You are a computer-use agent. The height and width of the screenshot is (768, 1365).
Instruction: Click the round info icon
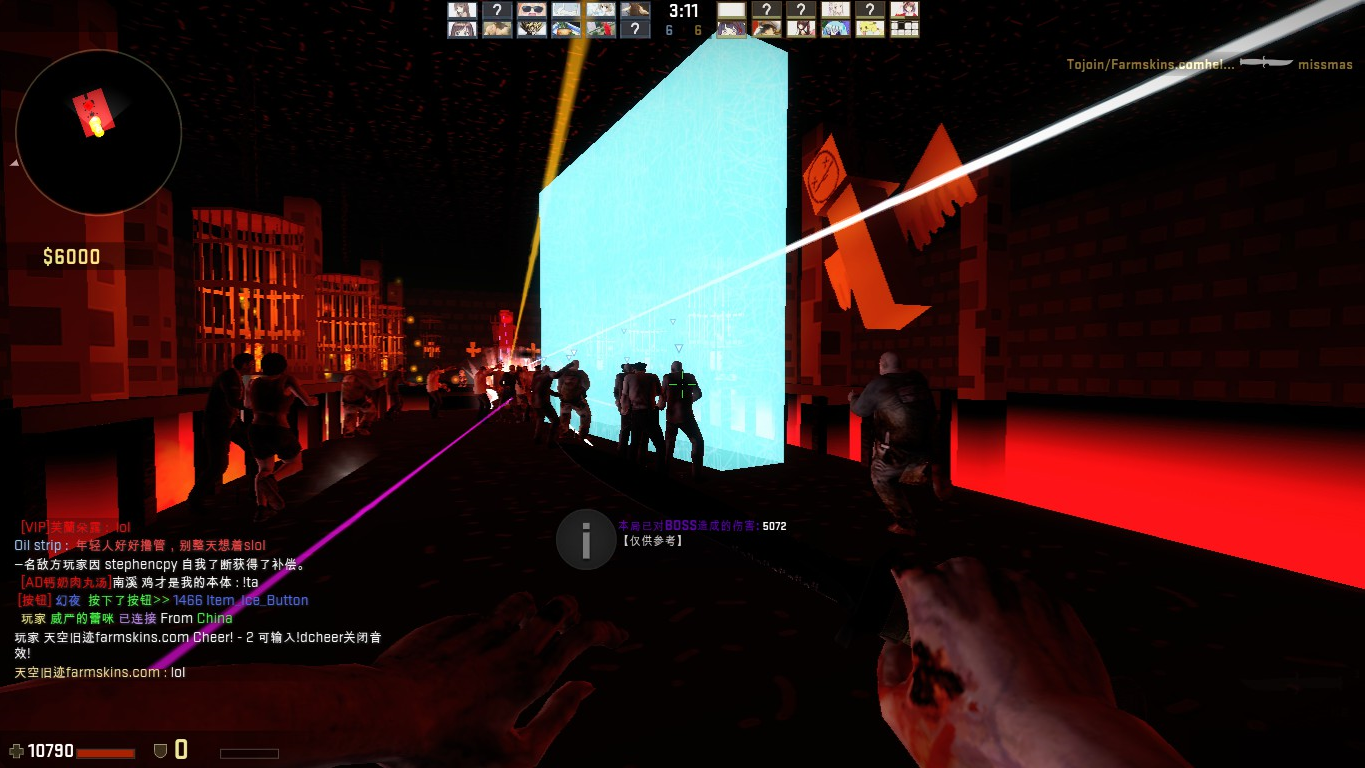[585, 540]
